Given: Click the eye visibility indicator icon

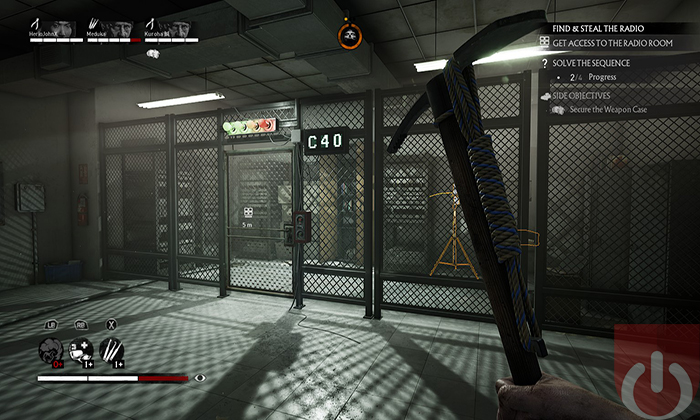Looking at the screenshot, I should [201, 378].
